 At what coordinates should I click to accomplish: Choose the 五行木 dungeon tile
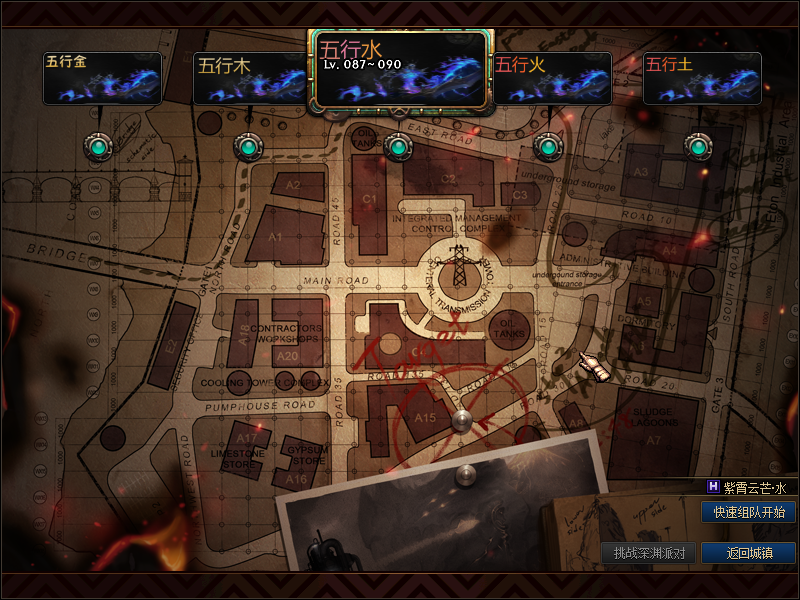point(250,78)
